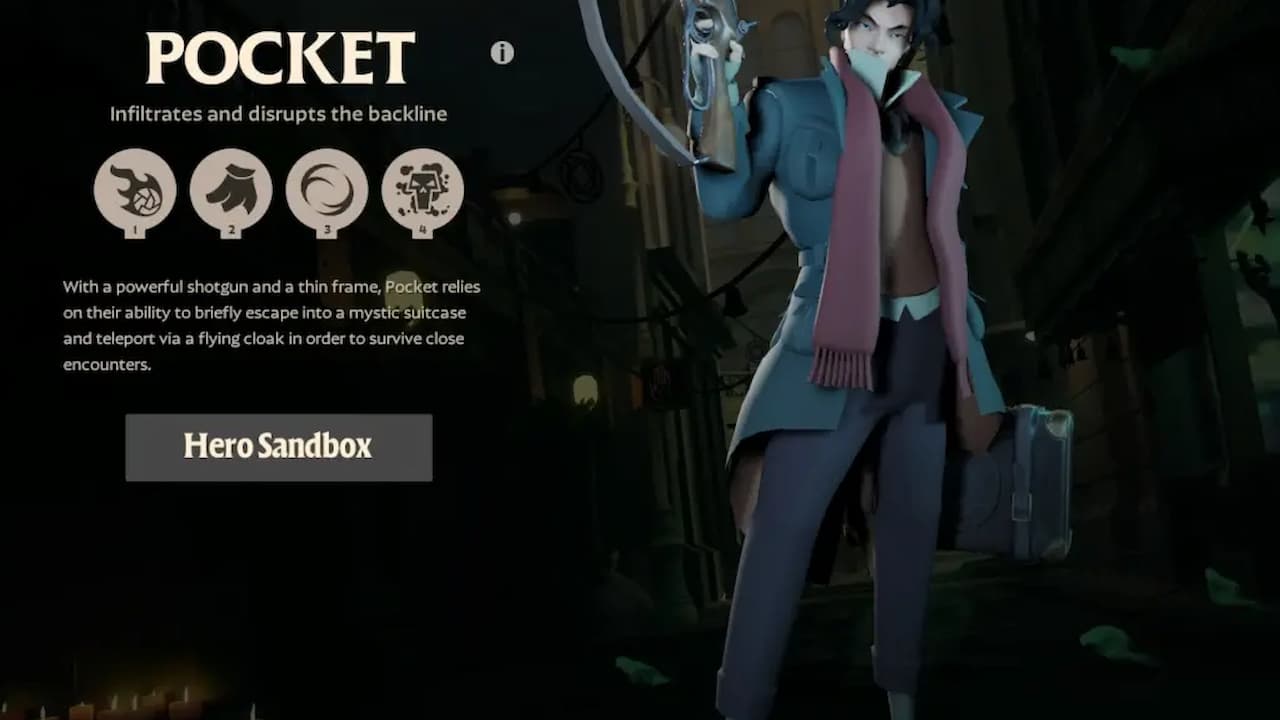Launch Hero Sandbox mode
Screen dimensions: 1280x720
[x=278, y=447]
